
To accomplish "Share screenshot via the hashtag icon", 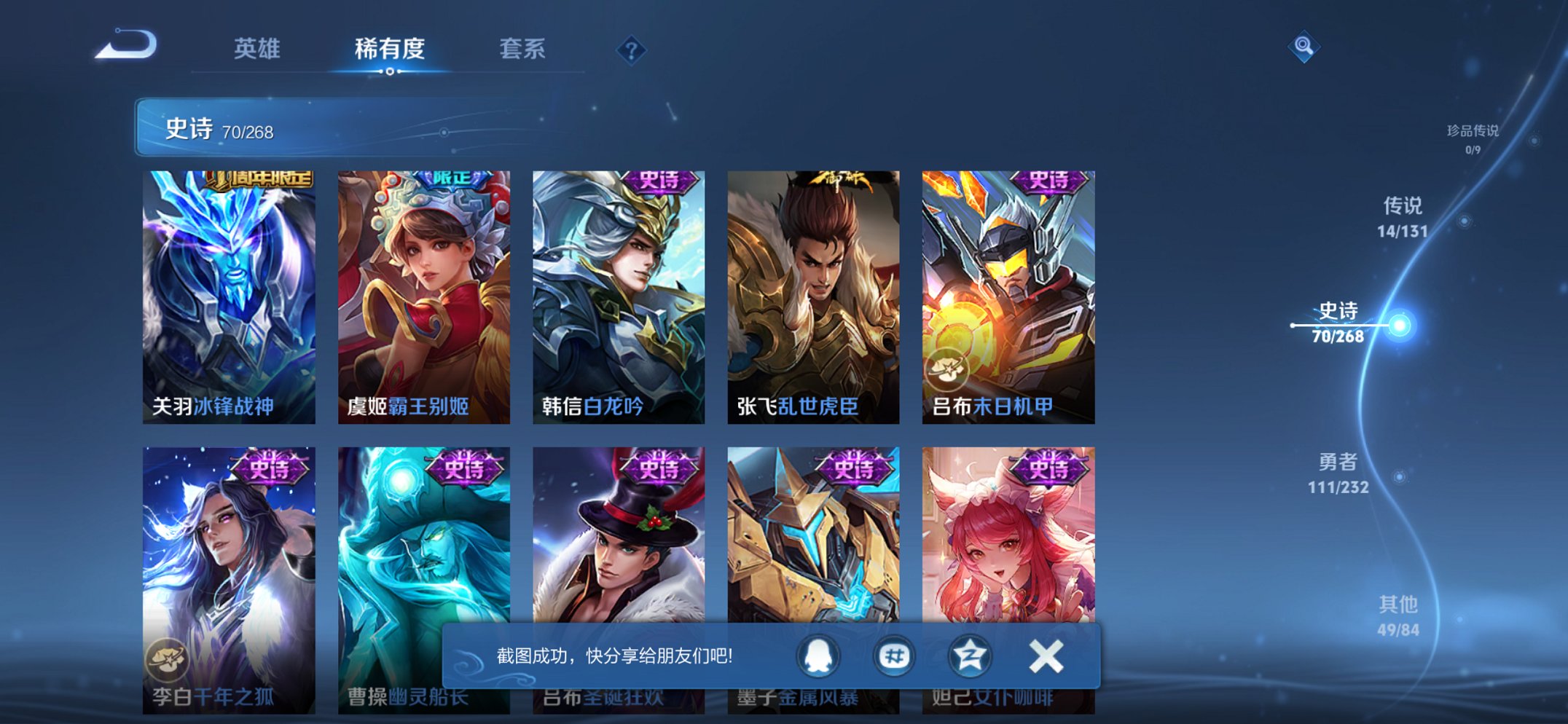I will pyautogui.click(x=896, y=655).
